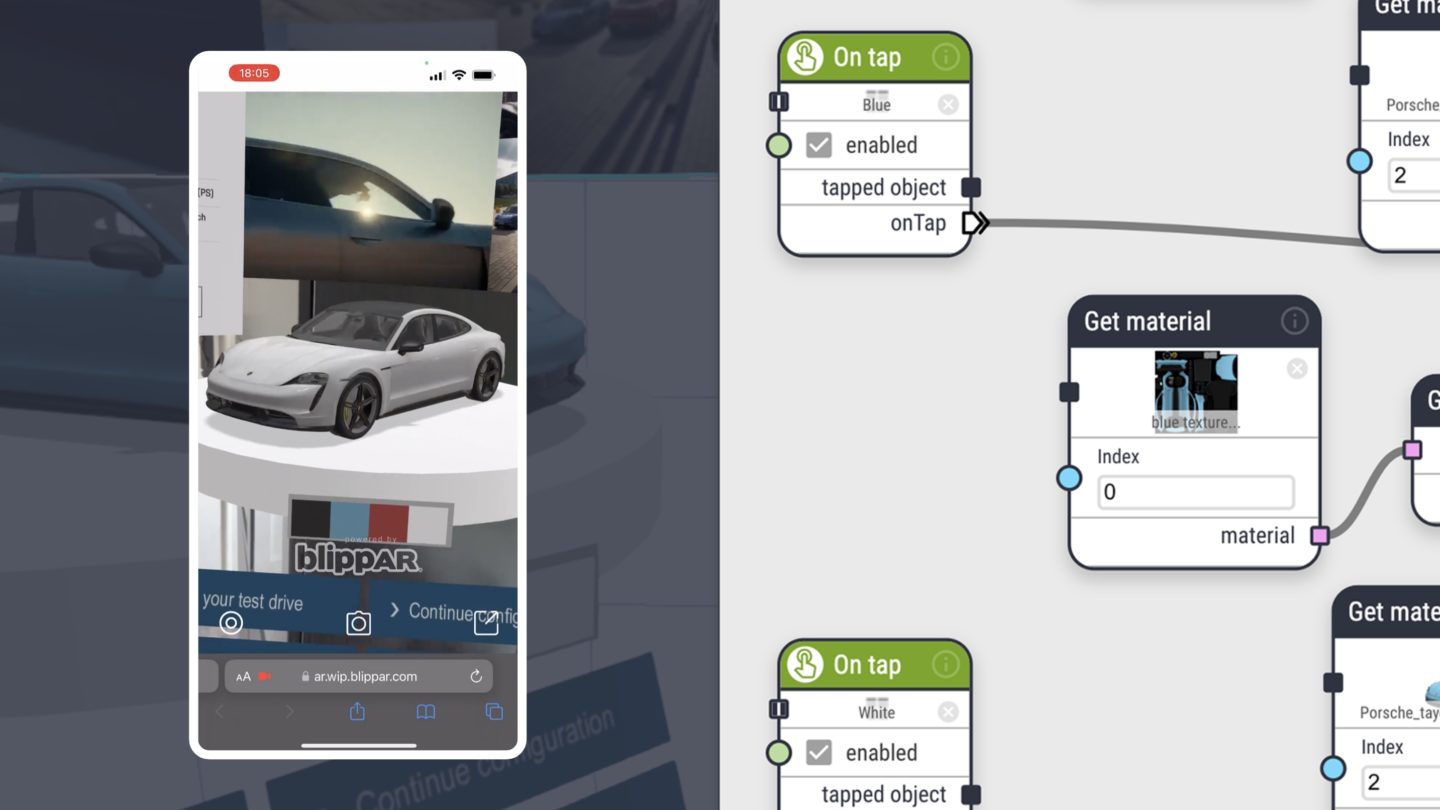Remove the Get material node with its X button

tap(1296, 368)
